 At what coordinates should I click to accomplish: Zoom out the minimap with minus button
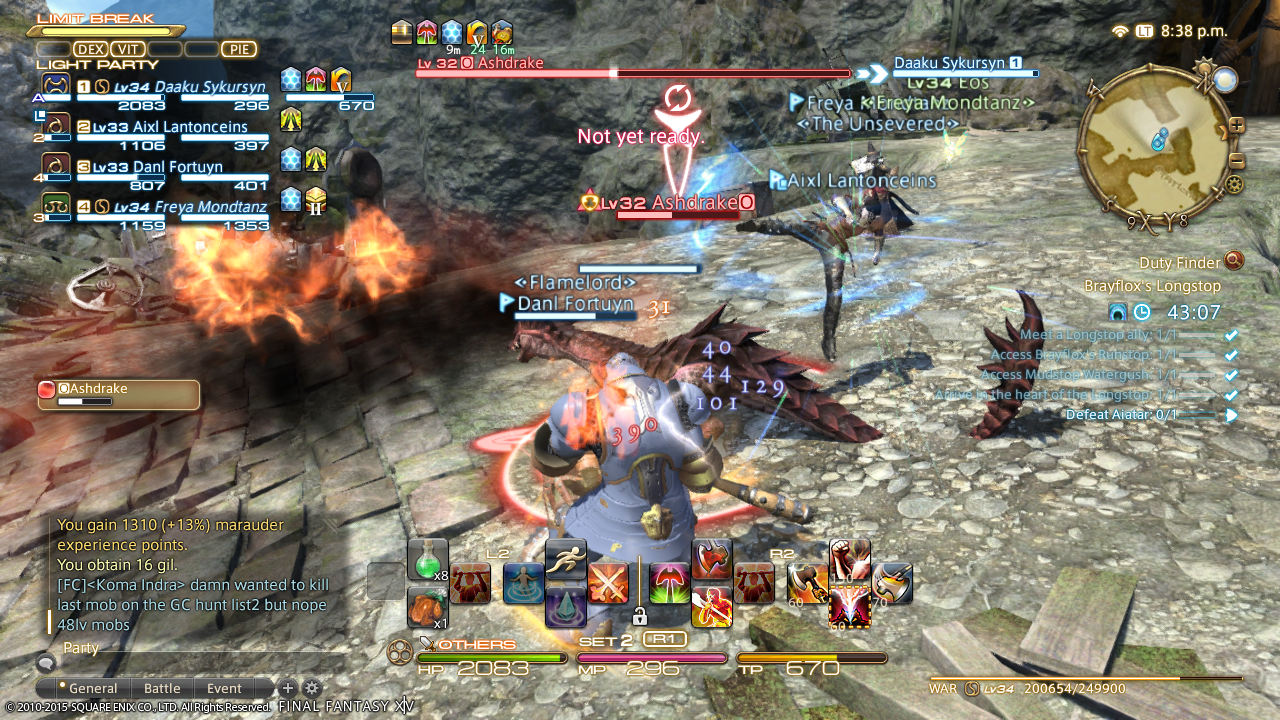coord(1237,162)
